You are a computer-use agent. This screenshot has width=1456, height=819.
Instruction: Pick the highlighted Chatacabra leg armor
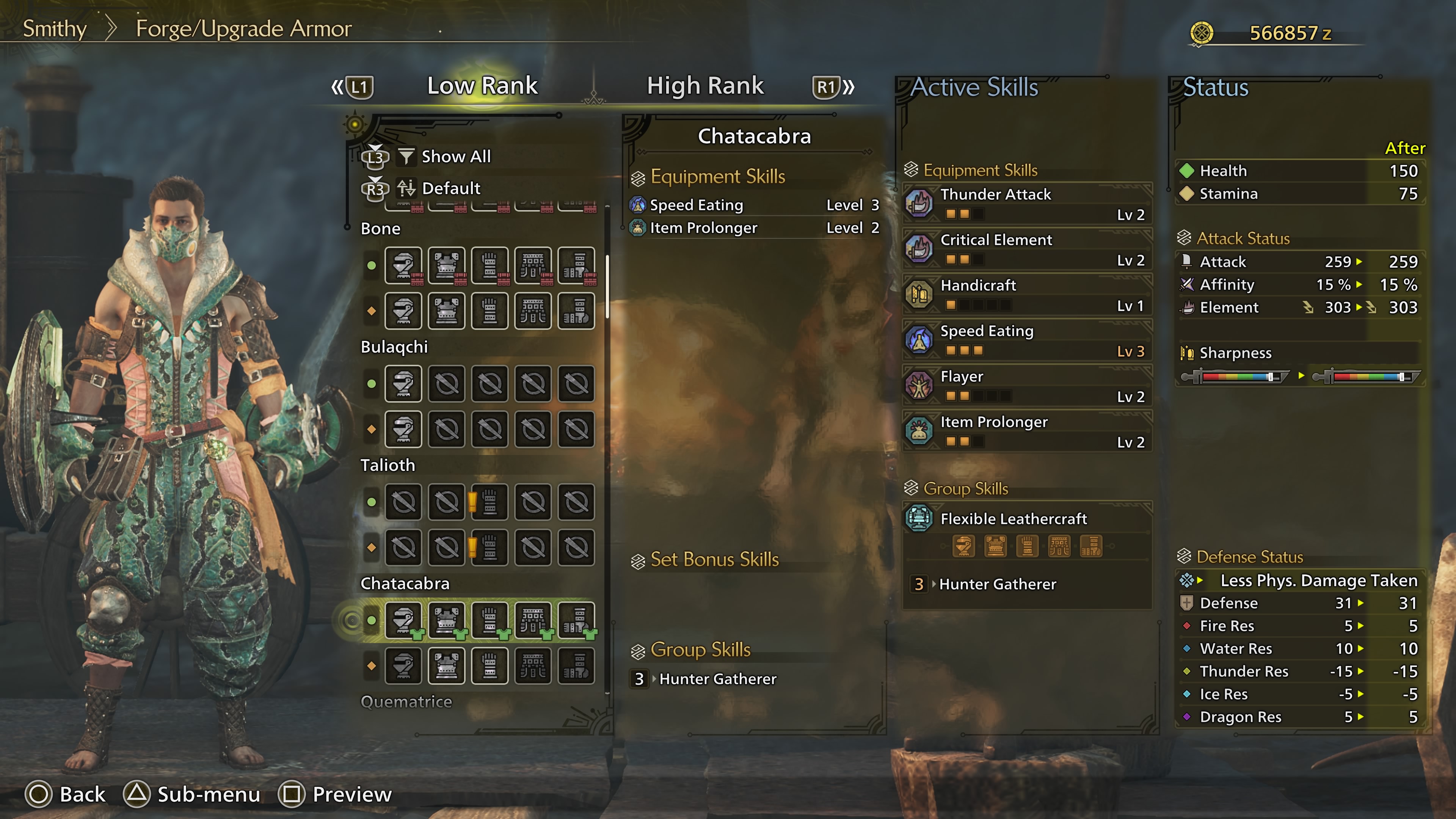pos(576,621)
